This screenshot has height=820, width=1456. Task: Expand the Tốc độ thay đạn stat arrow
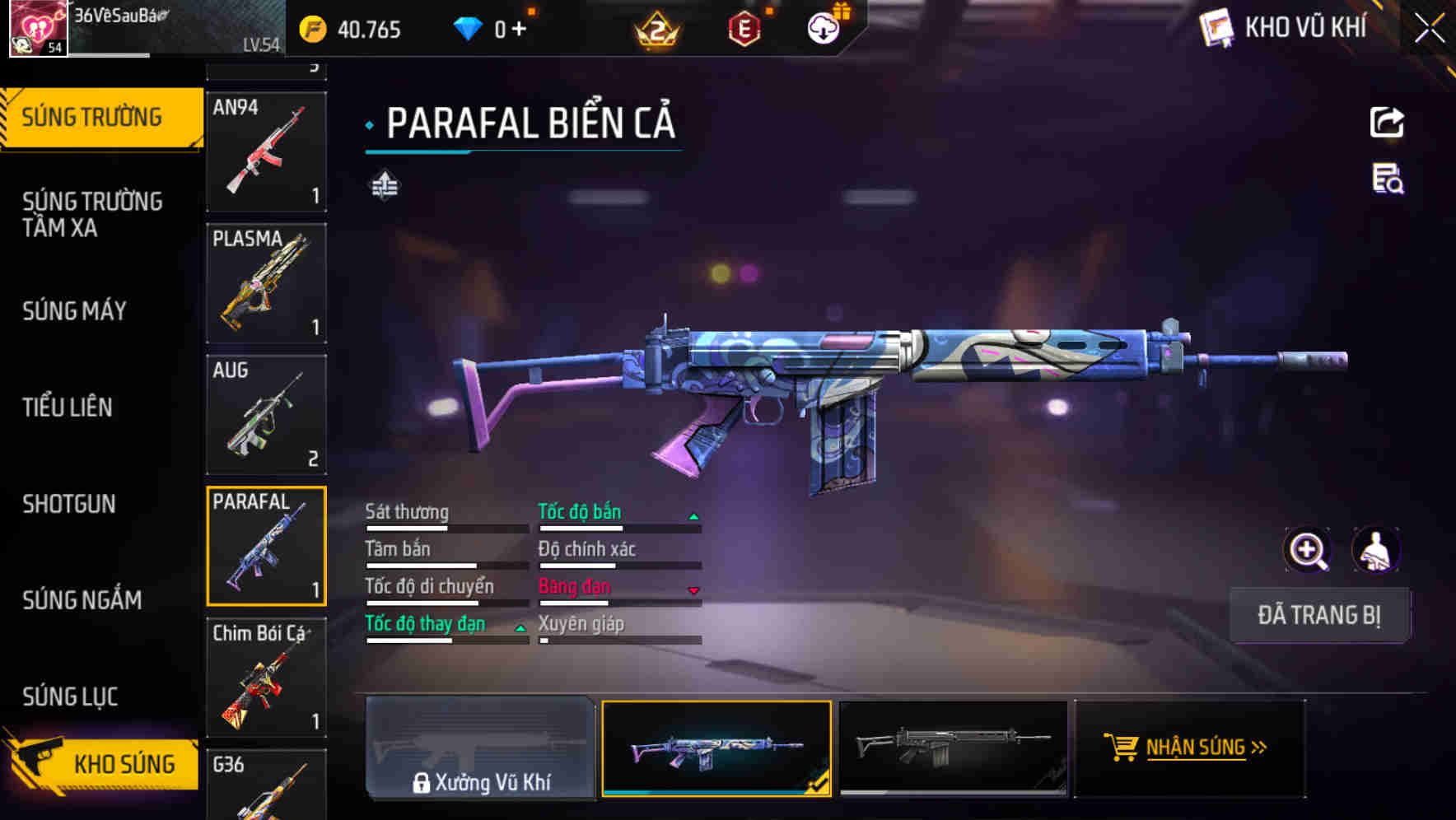pos(520,627)
